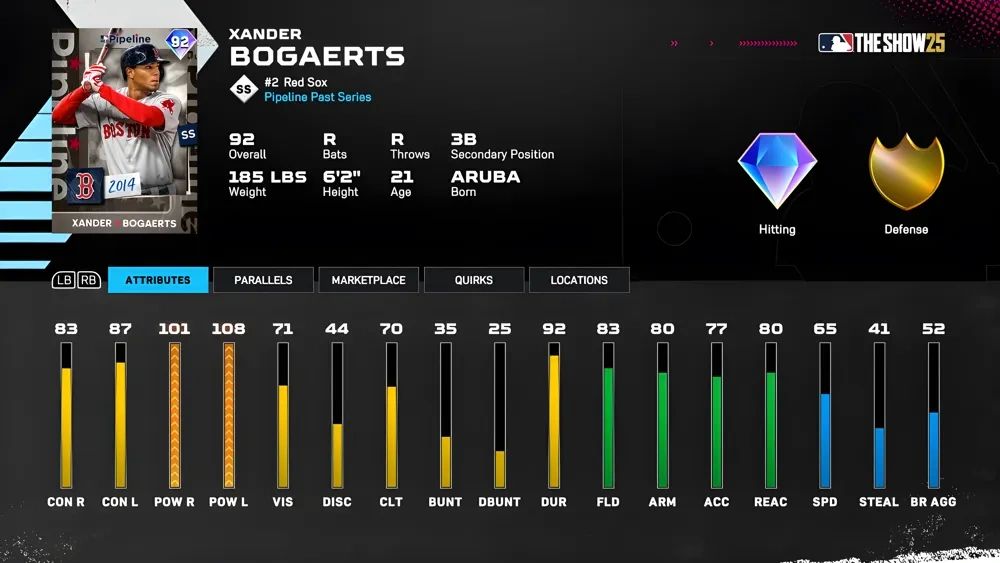View the Locations tab
This screenshot has width=1000, height=563.
click(579, 280)
